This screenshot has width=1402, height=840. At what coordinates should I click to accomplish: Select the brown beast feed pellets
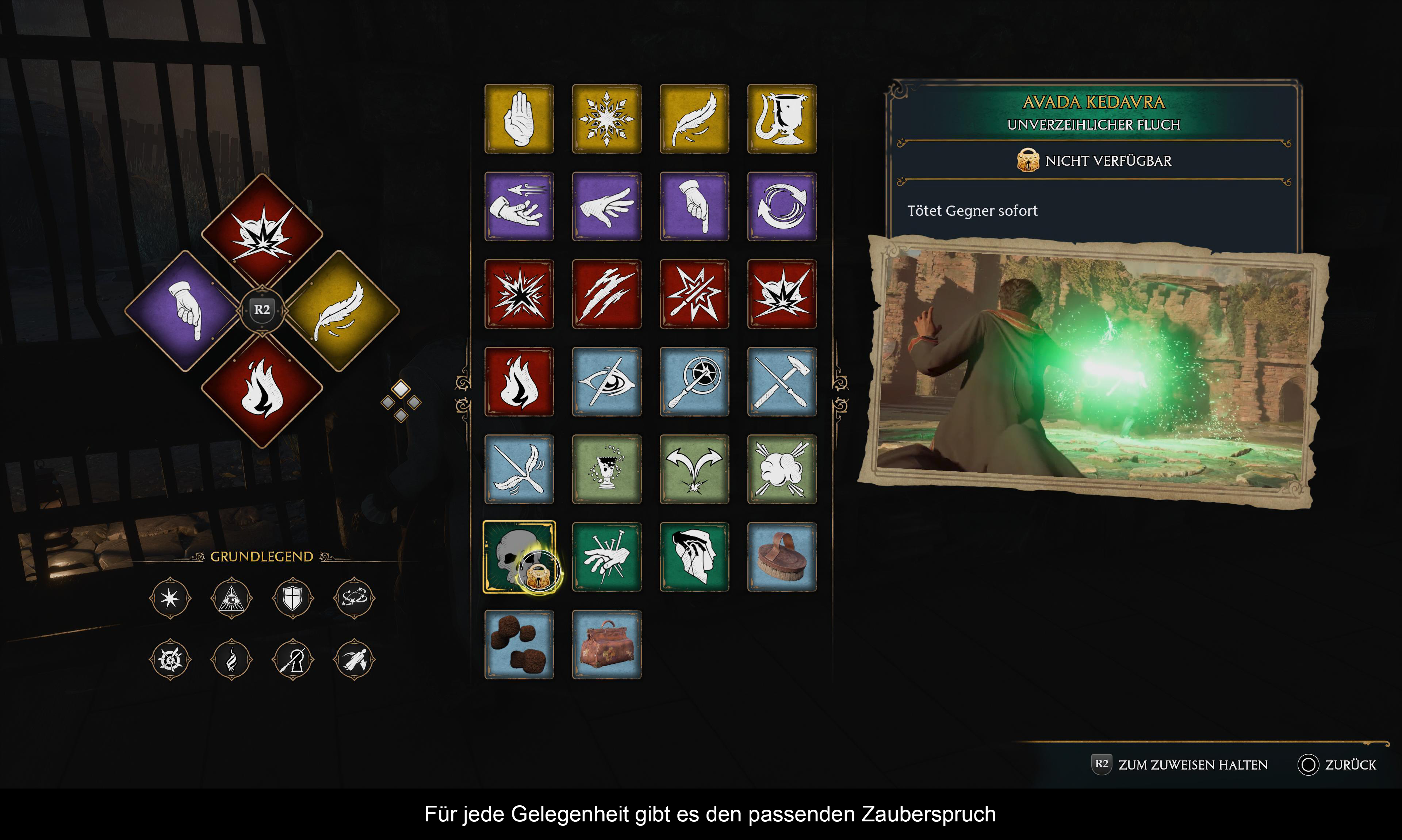click(x=519, y=644)
